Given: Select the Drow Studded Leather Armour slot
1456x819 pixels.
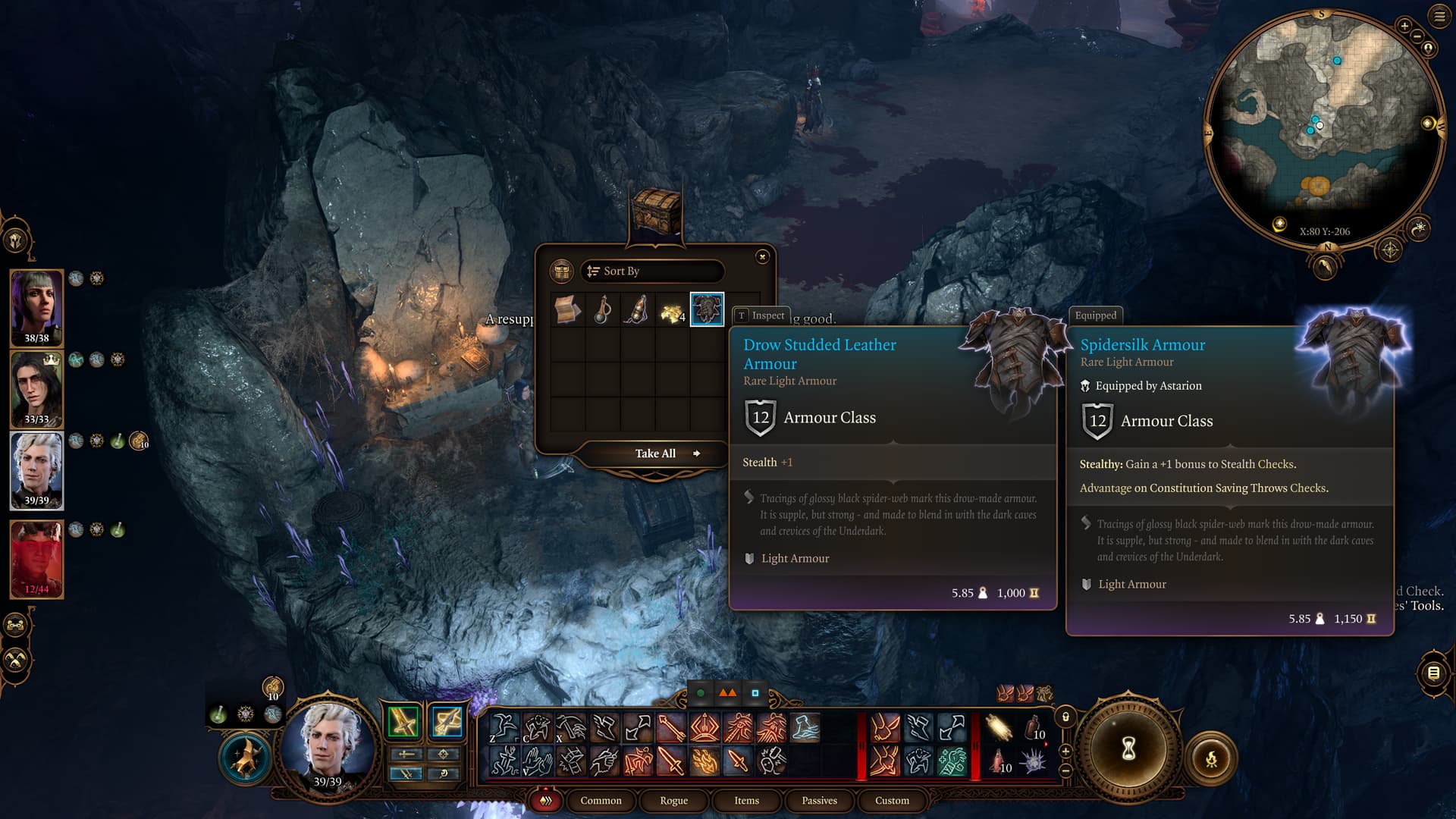Looking at the screenshot, I should coord(707,309).
